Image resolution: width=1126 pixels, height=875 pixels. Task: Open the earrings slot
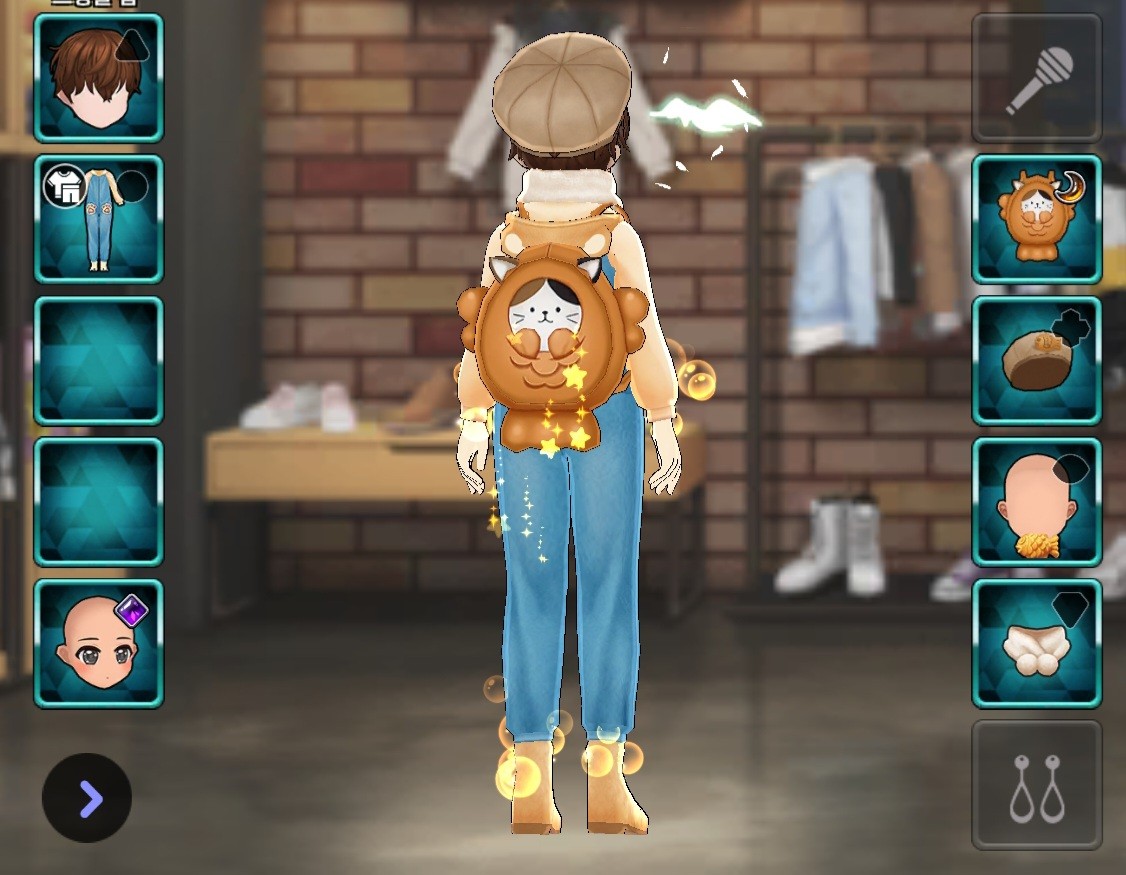1036,785
